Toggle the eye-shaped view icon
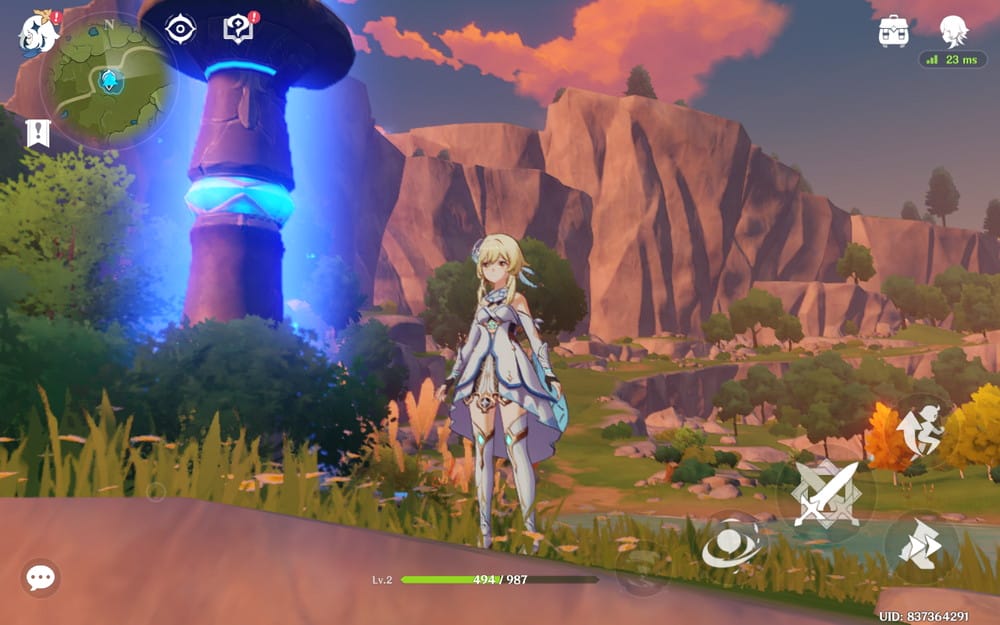 [x=180, y=29]
